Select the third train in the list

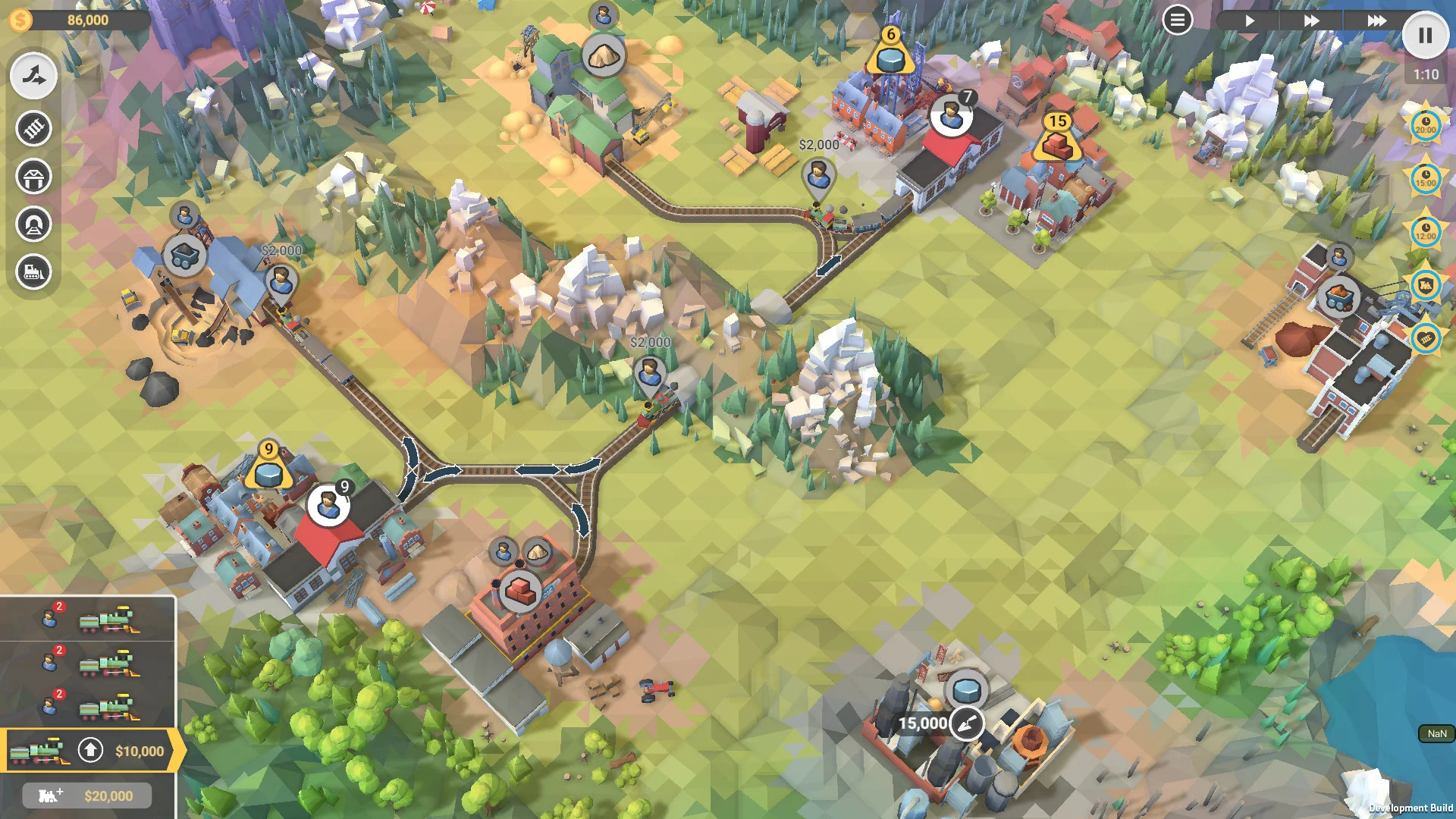click(x=88, y=708)
